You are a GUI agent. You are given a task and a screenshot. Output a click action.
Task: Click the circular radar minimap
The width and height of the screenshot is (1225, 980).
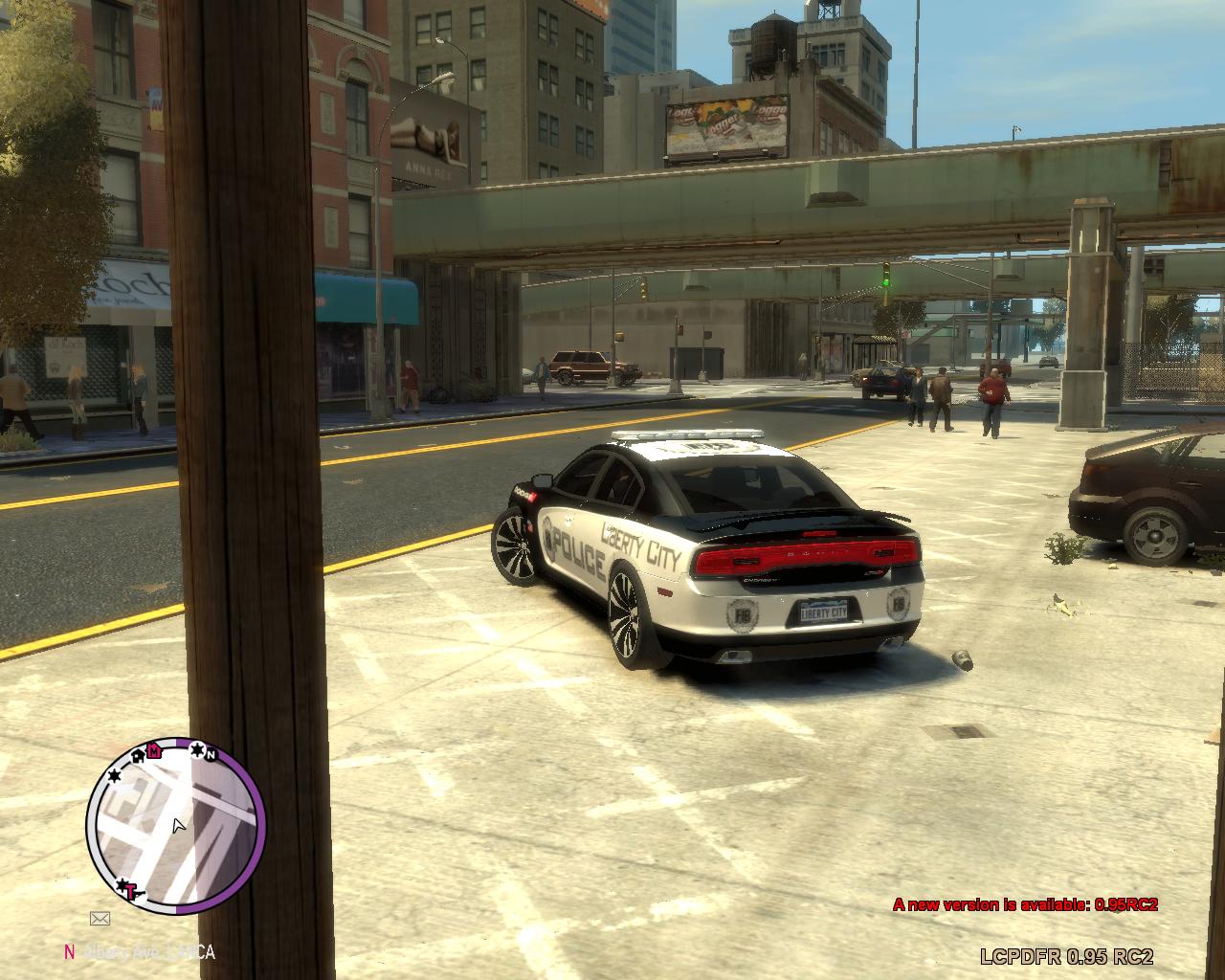tap(175, 825)
